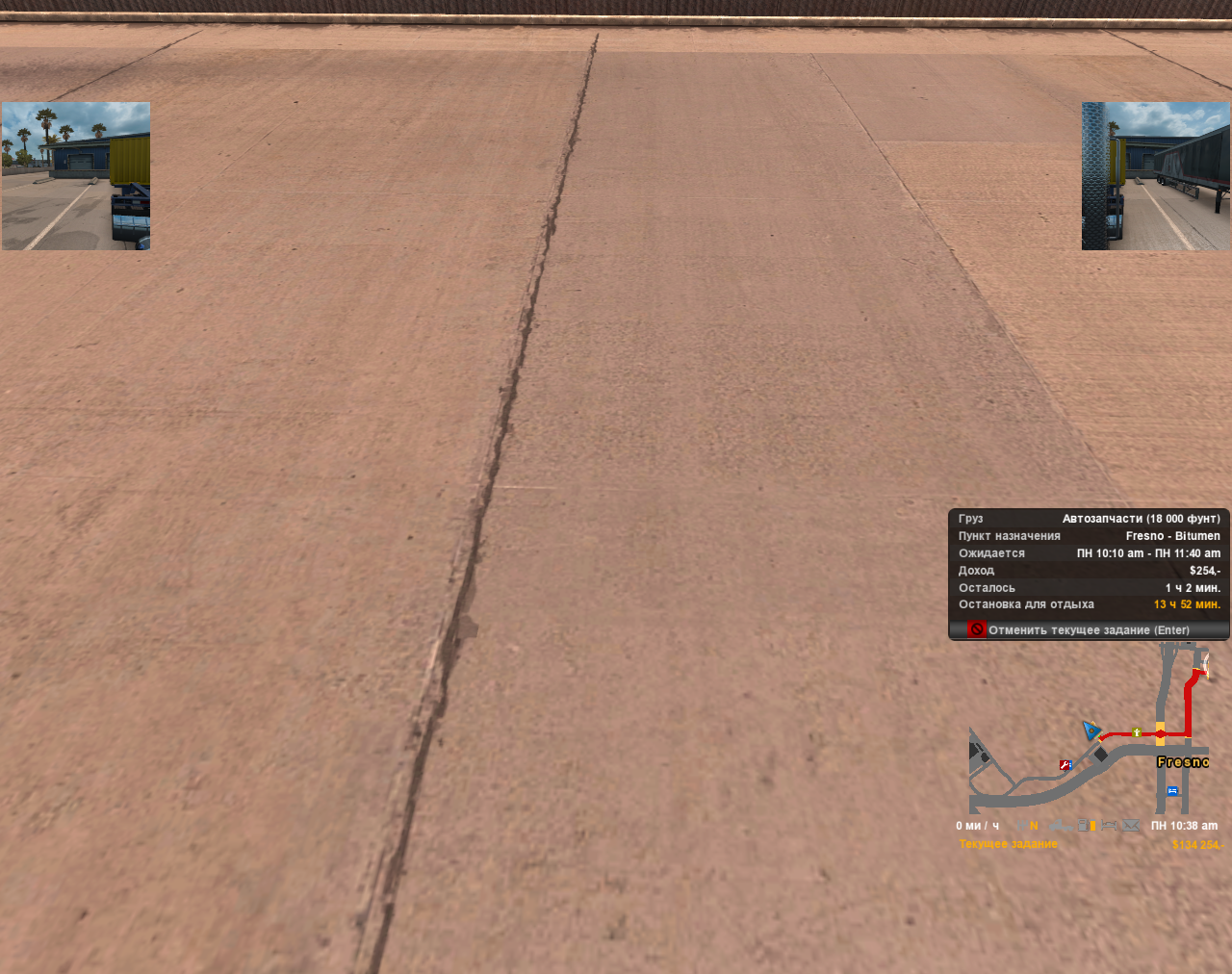Click the repair shop wrench icon on minimap

(x=1065, y=765)
